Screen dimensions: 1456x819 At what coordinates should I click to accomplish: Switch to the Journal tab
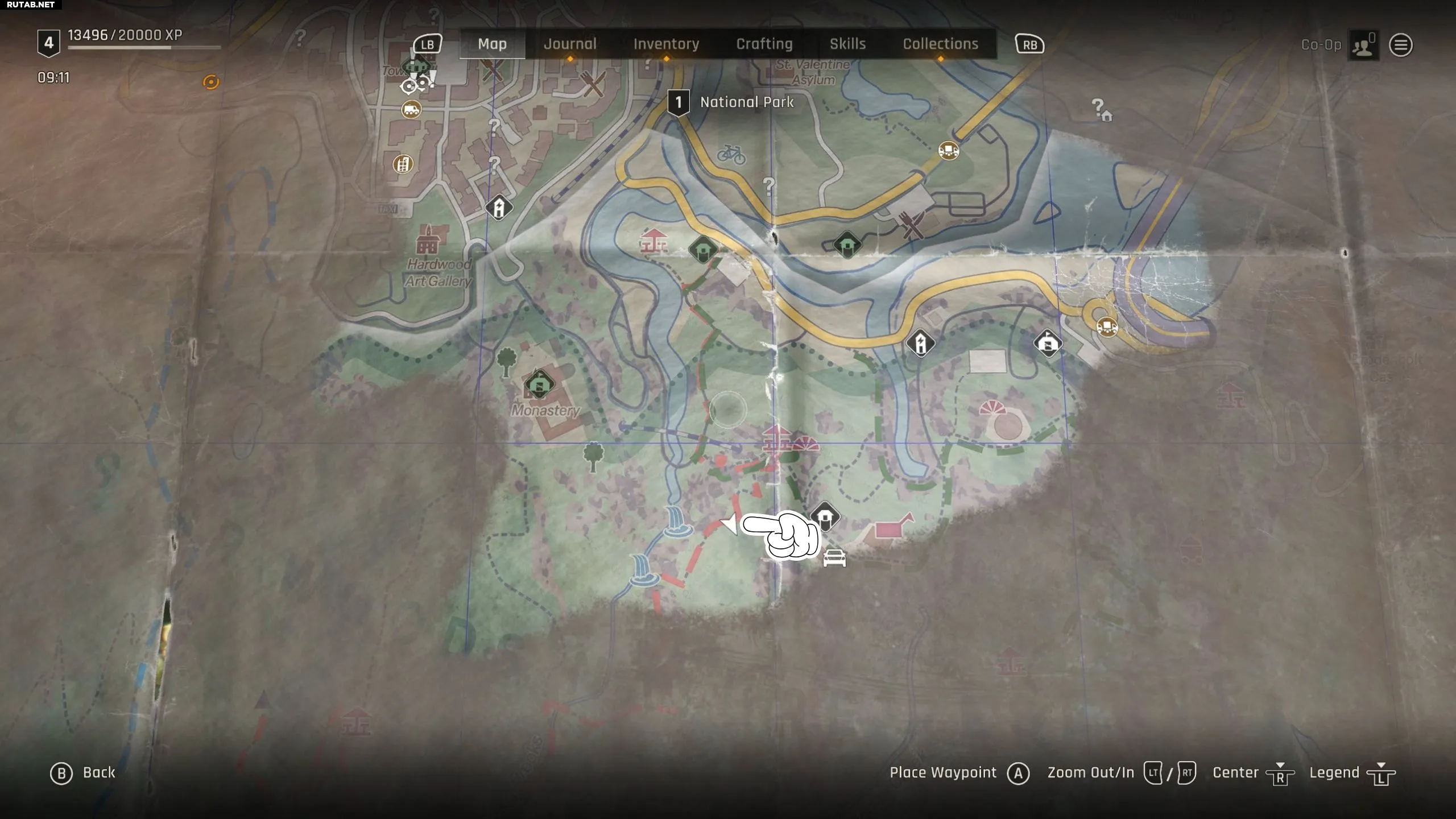pos(570,44)
